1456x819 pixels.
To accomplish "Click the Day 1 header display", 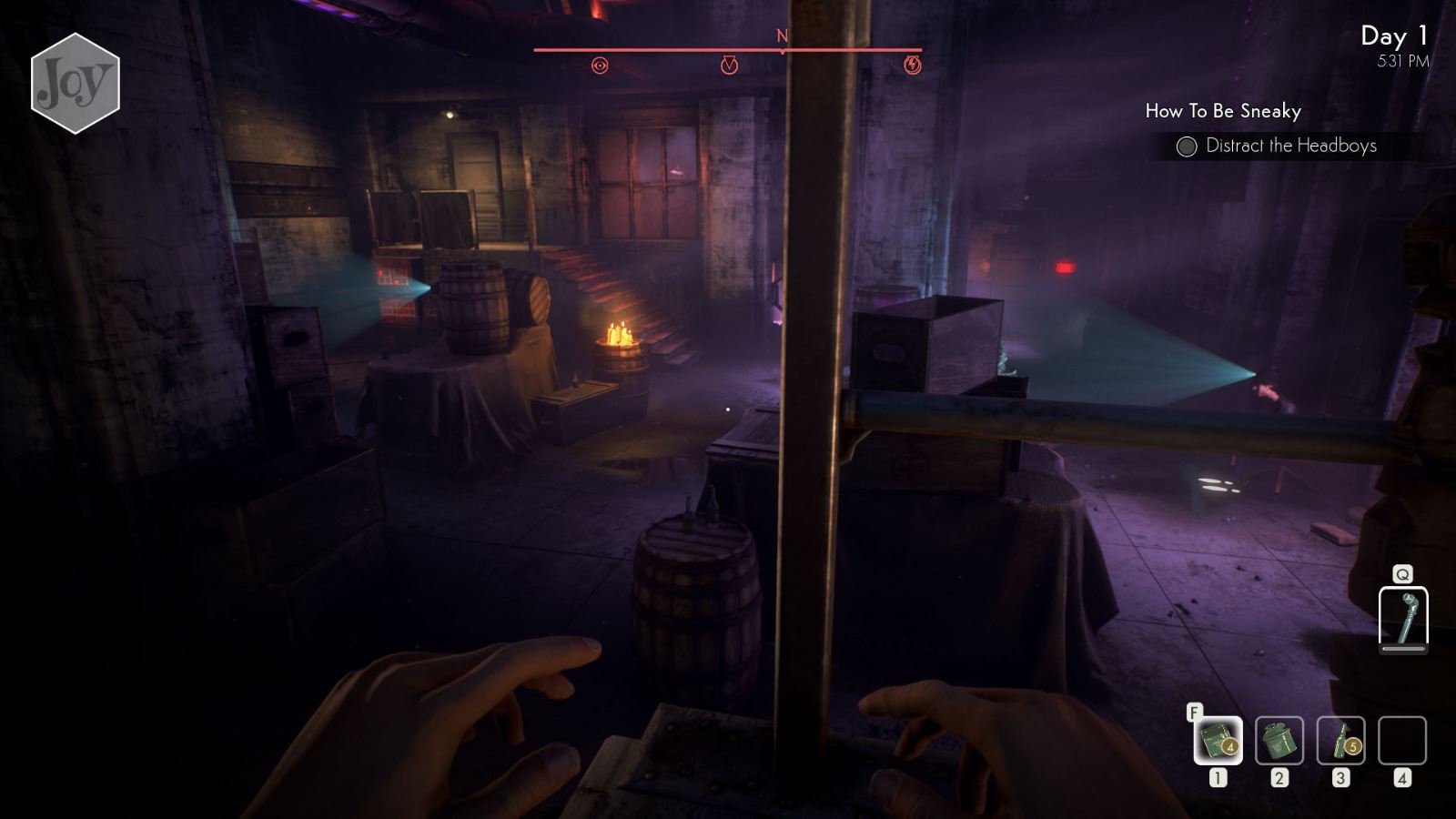I will [x=1393, y=38].
